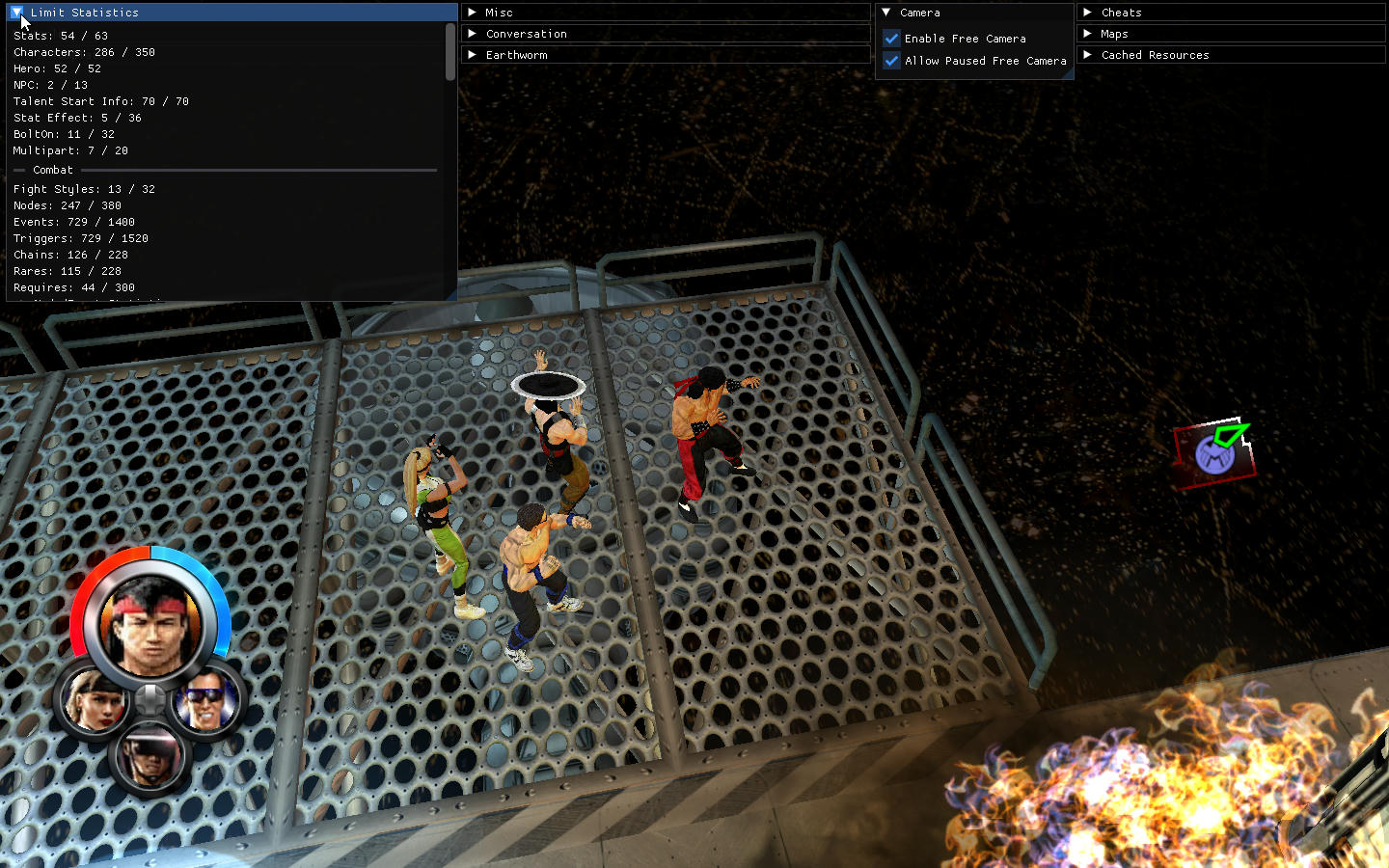This screenshot has width=1389, height=868.
Task: Uncheck Allow Paused Free Camera
Action: (892, 61)
